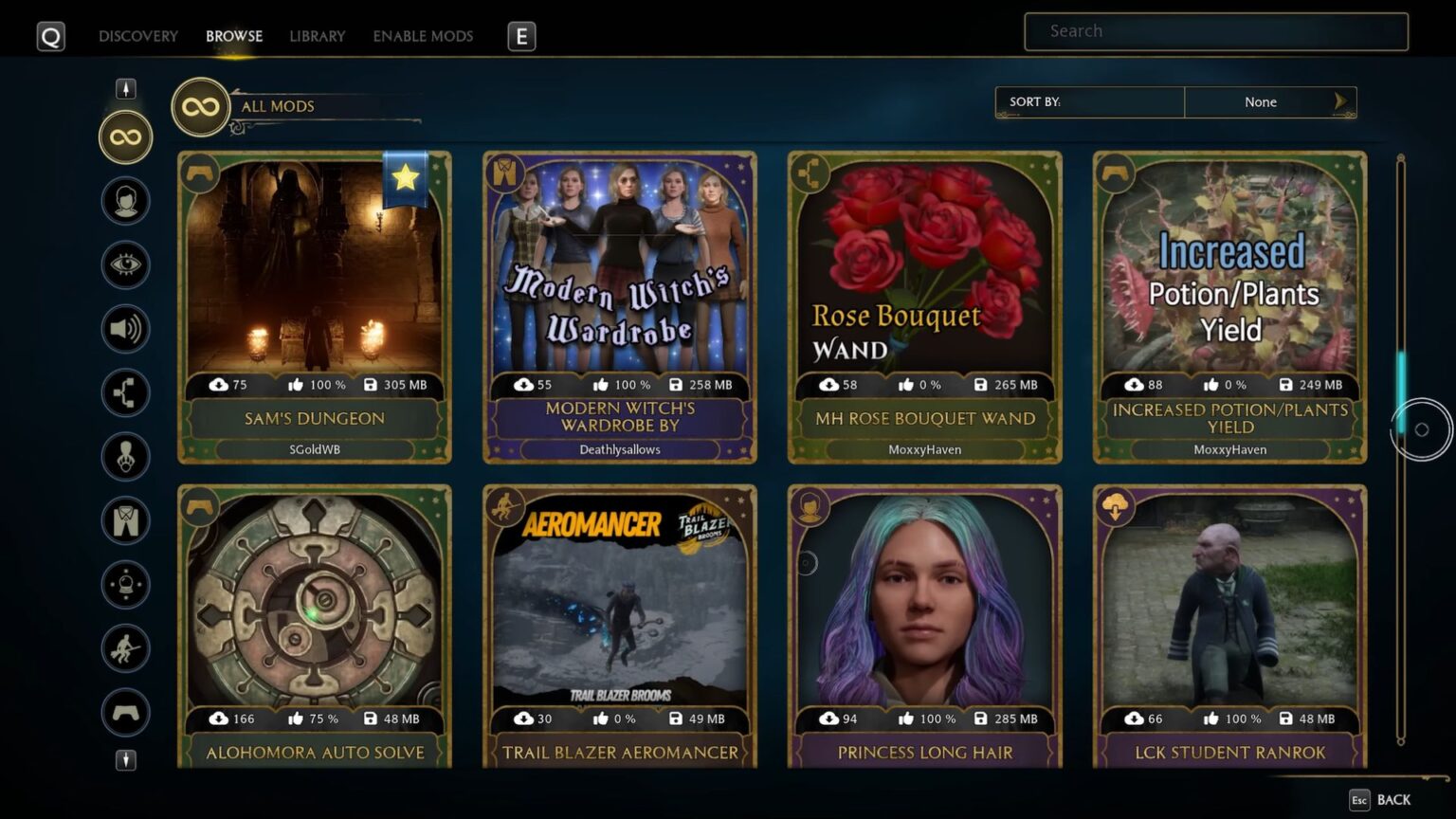Select the outfit shirt category icon
1456x819 pixels.
tap(124, 521)
